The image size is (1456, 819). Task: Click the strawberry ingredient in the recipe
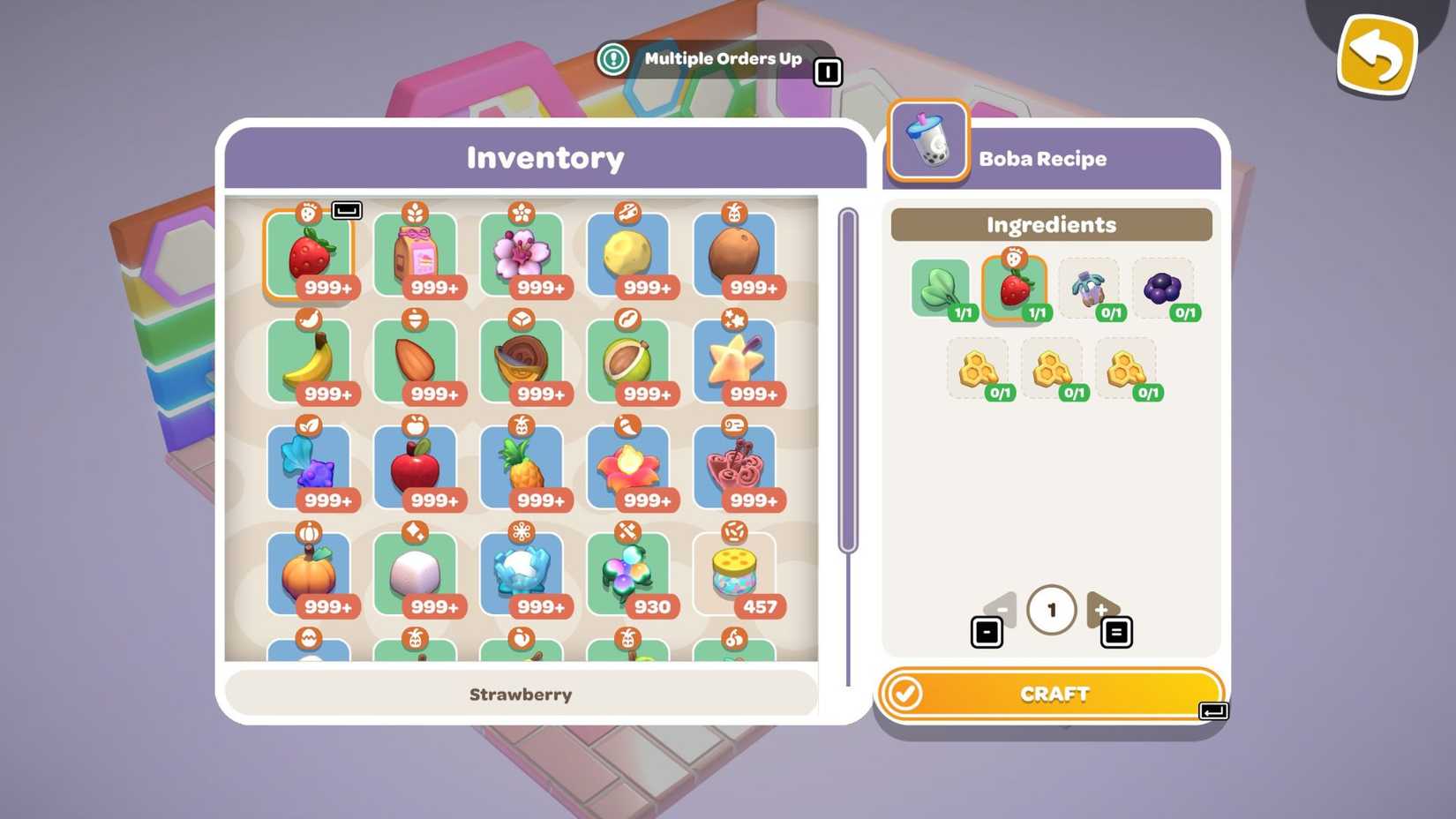tap(1015, 285)
